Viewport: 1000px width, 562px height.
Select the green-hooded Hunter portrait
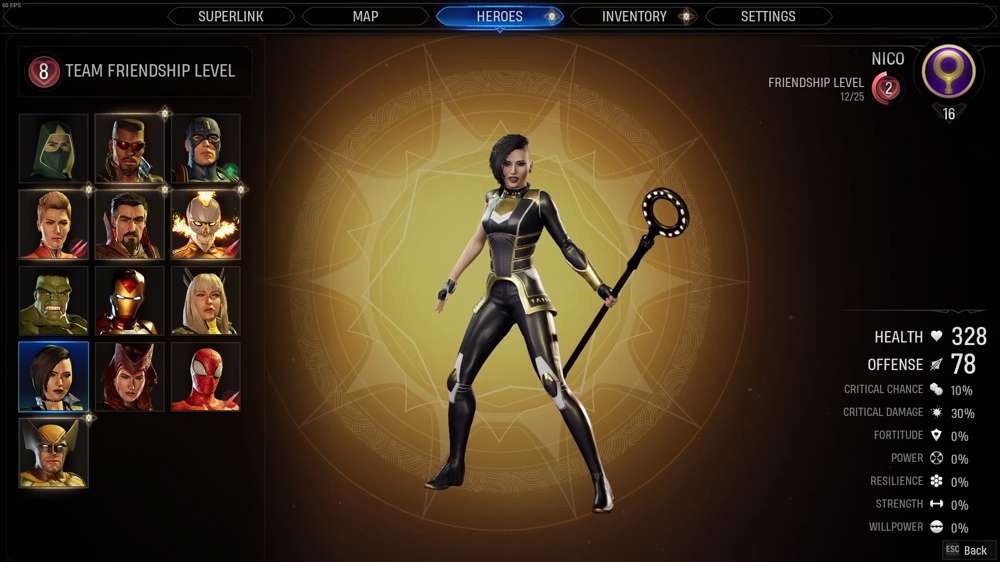tap(54, 148)
